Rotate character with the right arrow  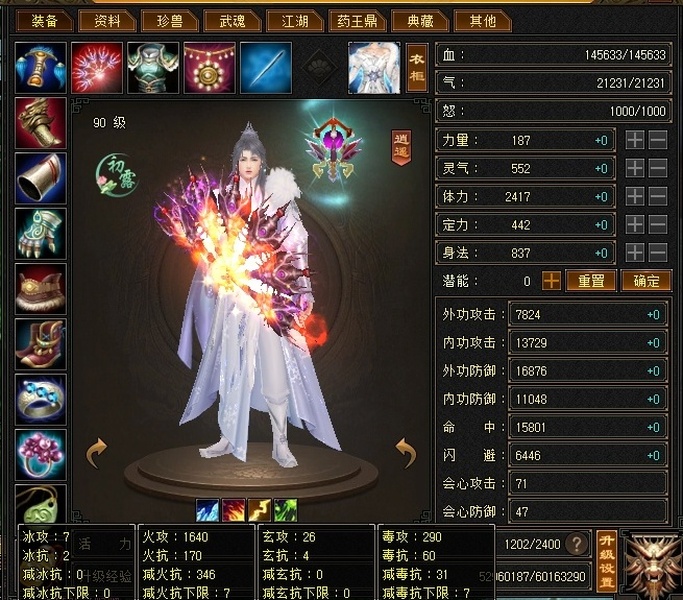click(x=405, y=453)
